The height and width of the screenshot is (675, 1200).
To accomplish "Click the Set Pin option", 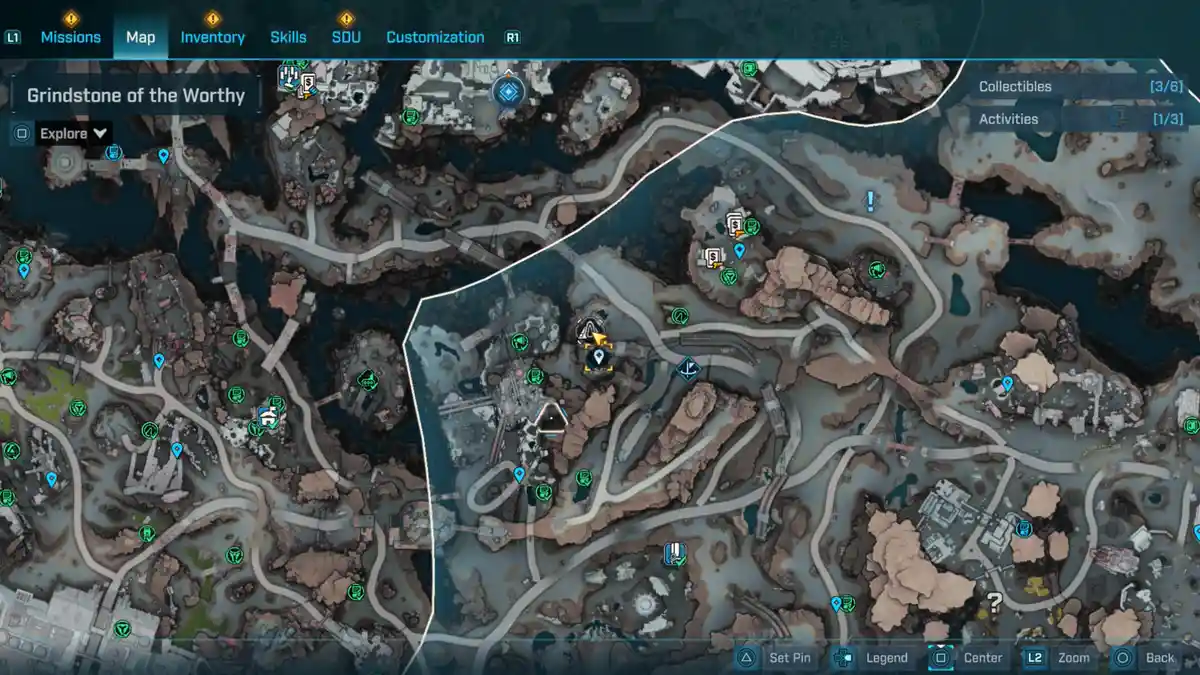I will click(777, 658).
